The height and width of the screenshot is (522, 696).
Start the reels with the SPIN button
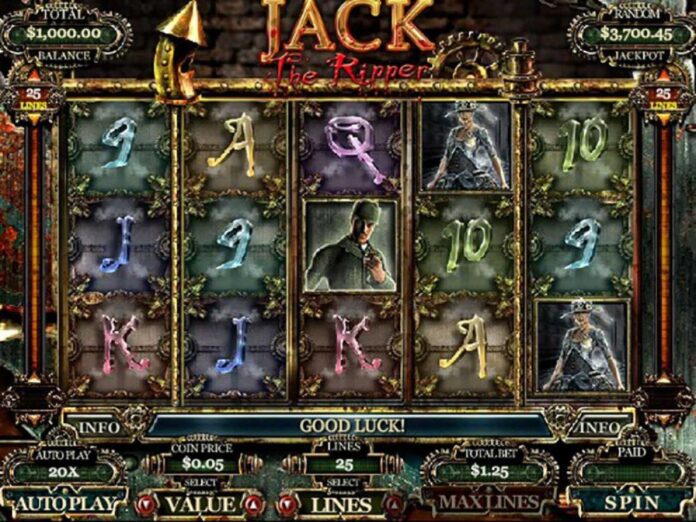pyautogui.click(x=630, y=502)
